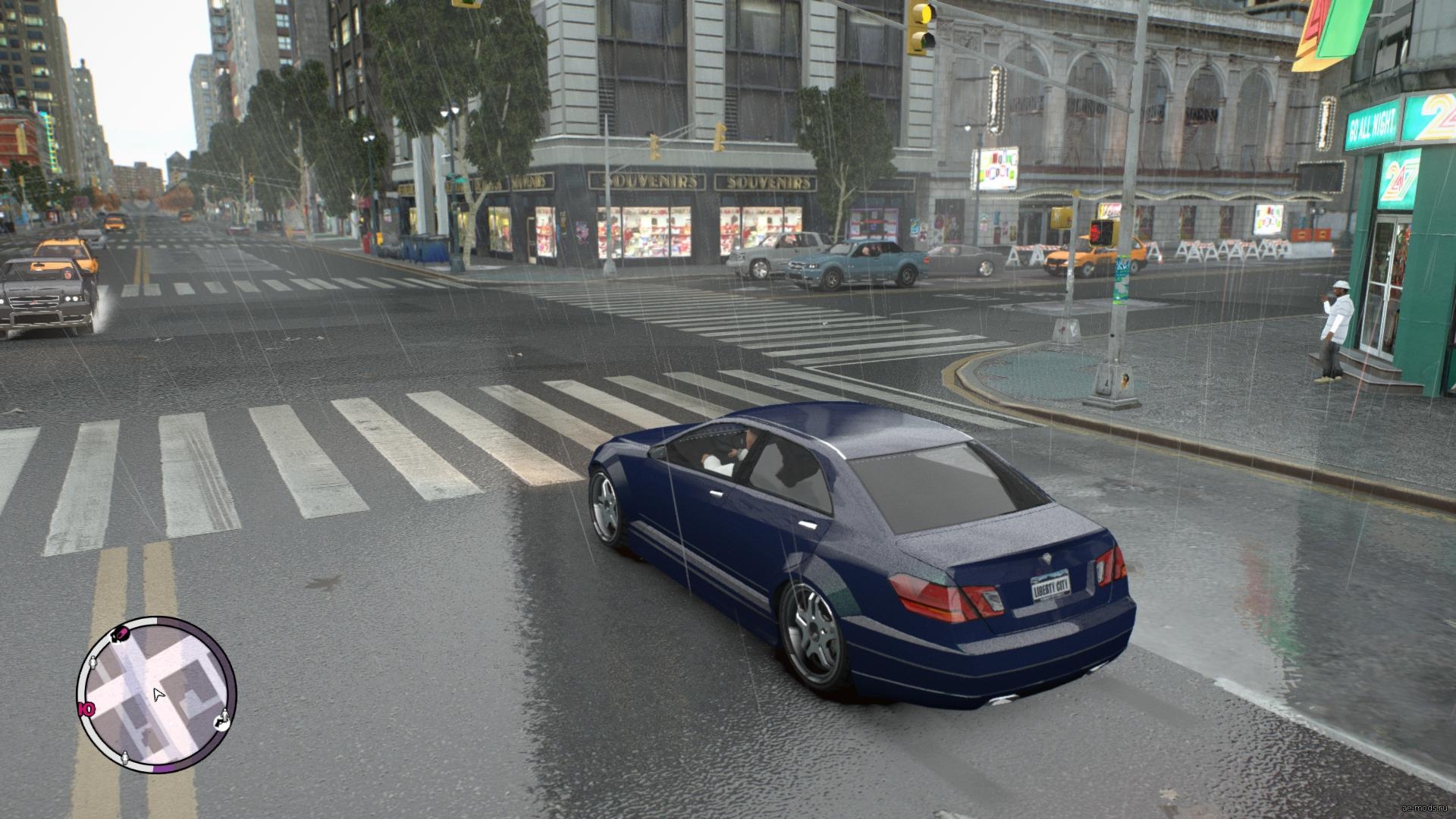Select the pink car blip on the radar
Screen dimensions: 1456x819
[120, 634]
